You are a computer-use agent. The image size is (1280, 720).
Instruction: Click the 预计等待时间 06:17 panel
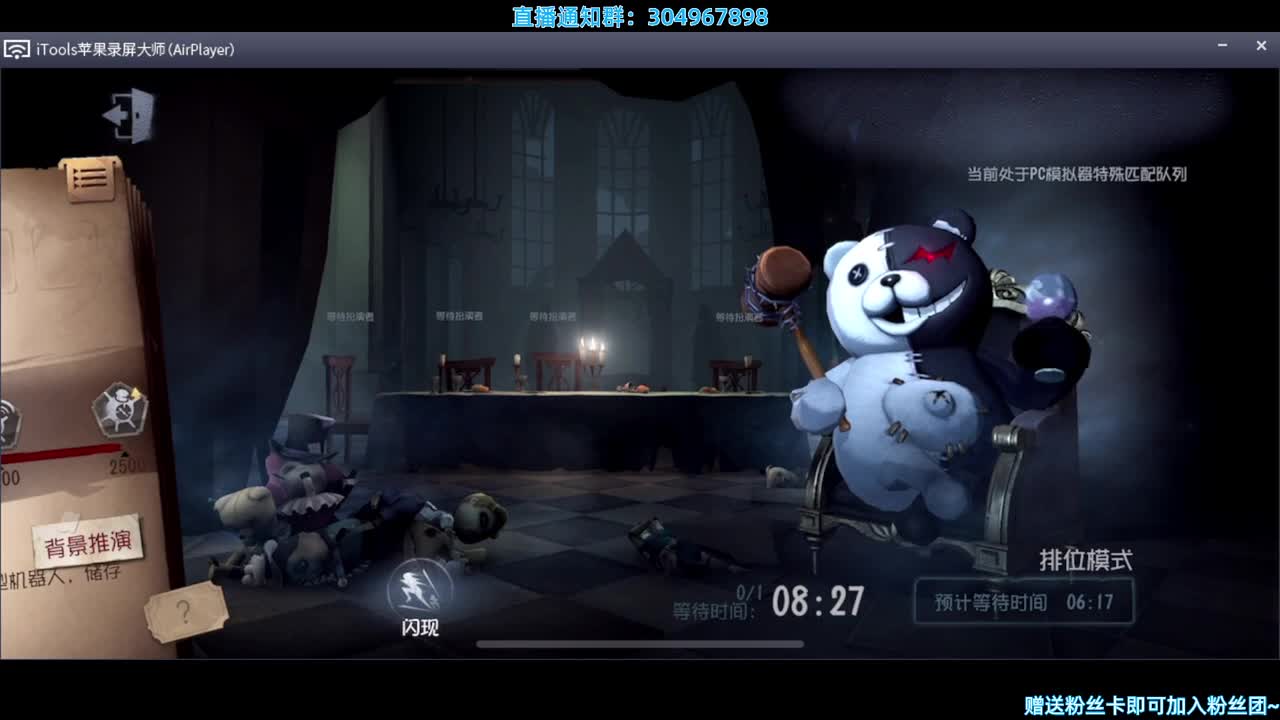pos(1024,600)
